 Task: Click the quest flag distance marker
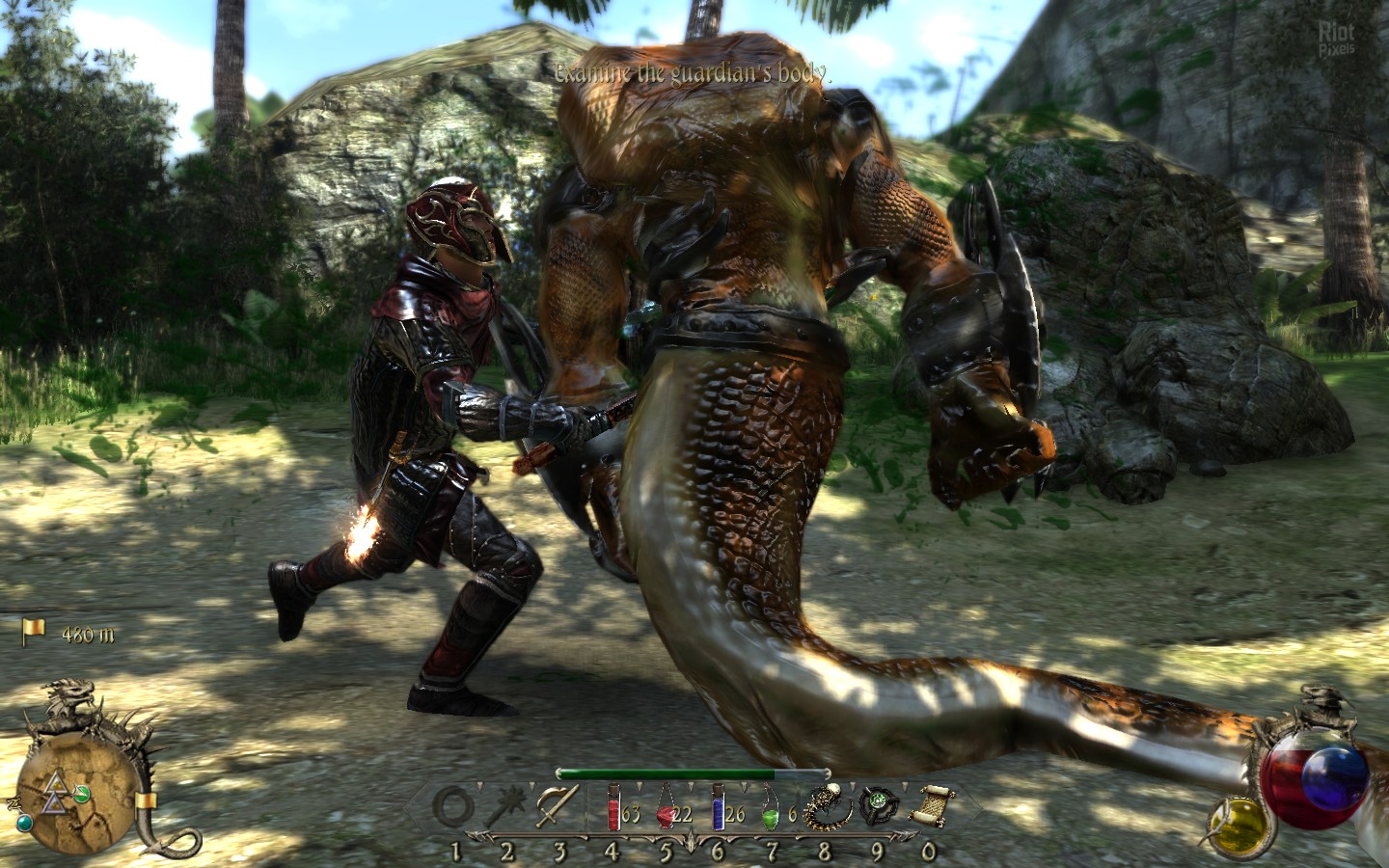(35, 632)
